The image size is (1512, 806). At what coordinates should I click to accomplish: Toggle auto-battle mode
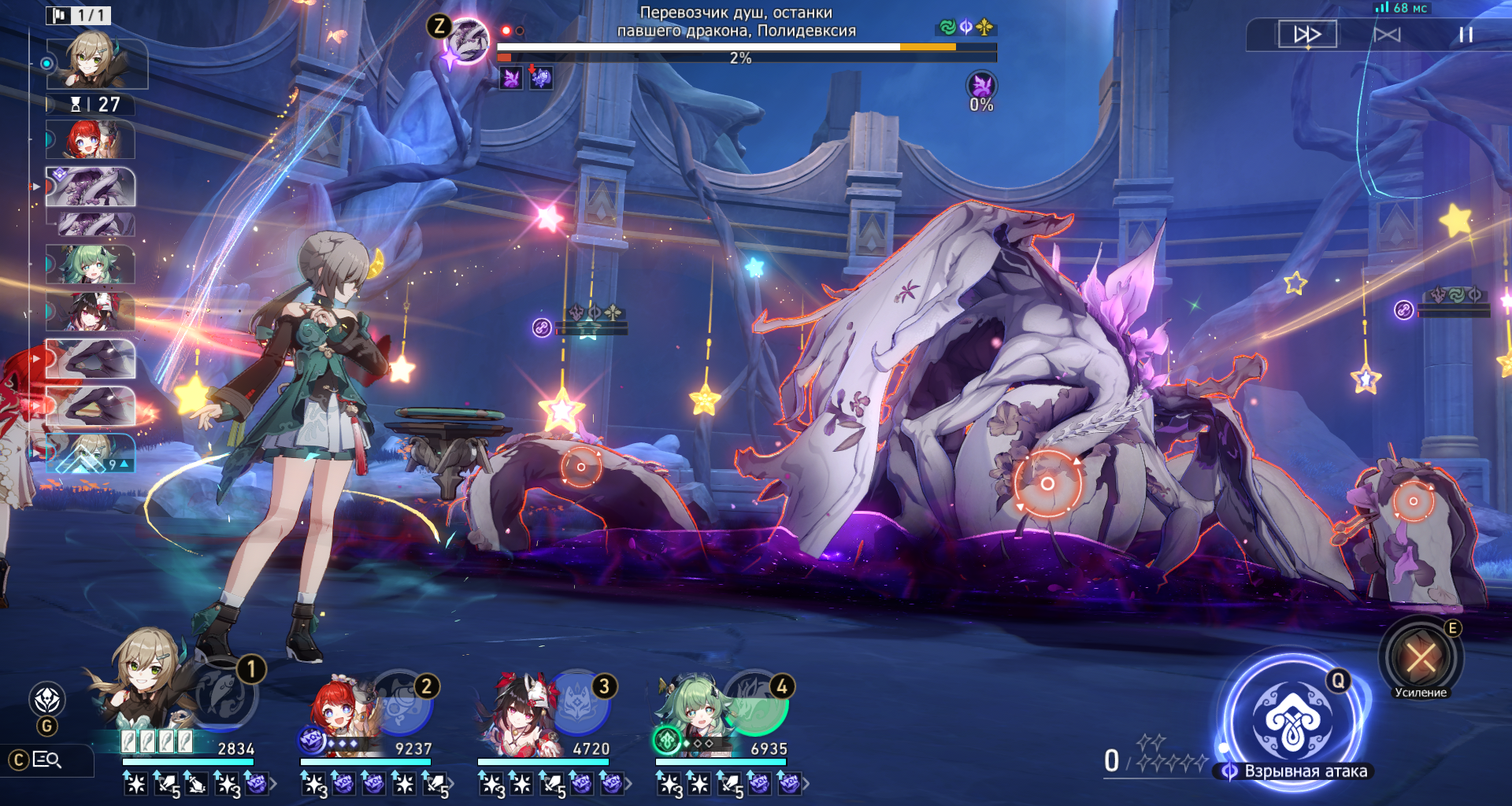(1387, 35)
